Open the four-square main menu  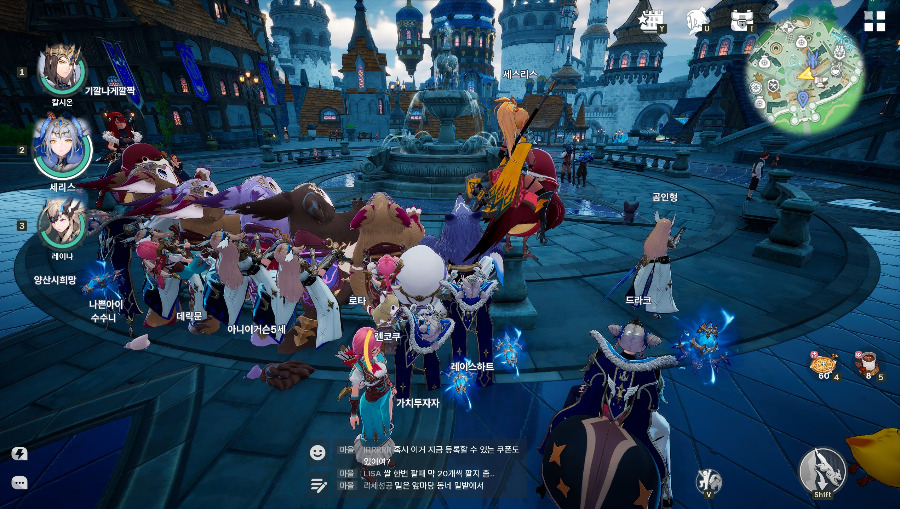[875, 22]
